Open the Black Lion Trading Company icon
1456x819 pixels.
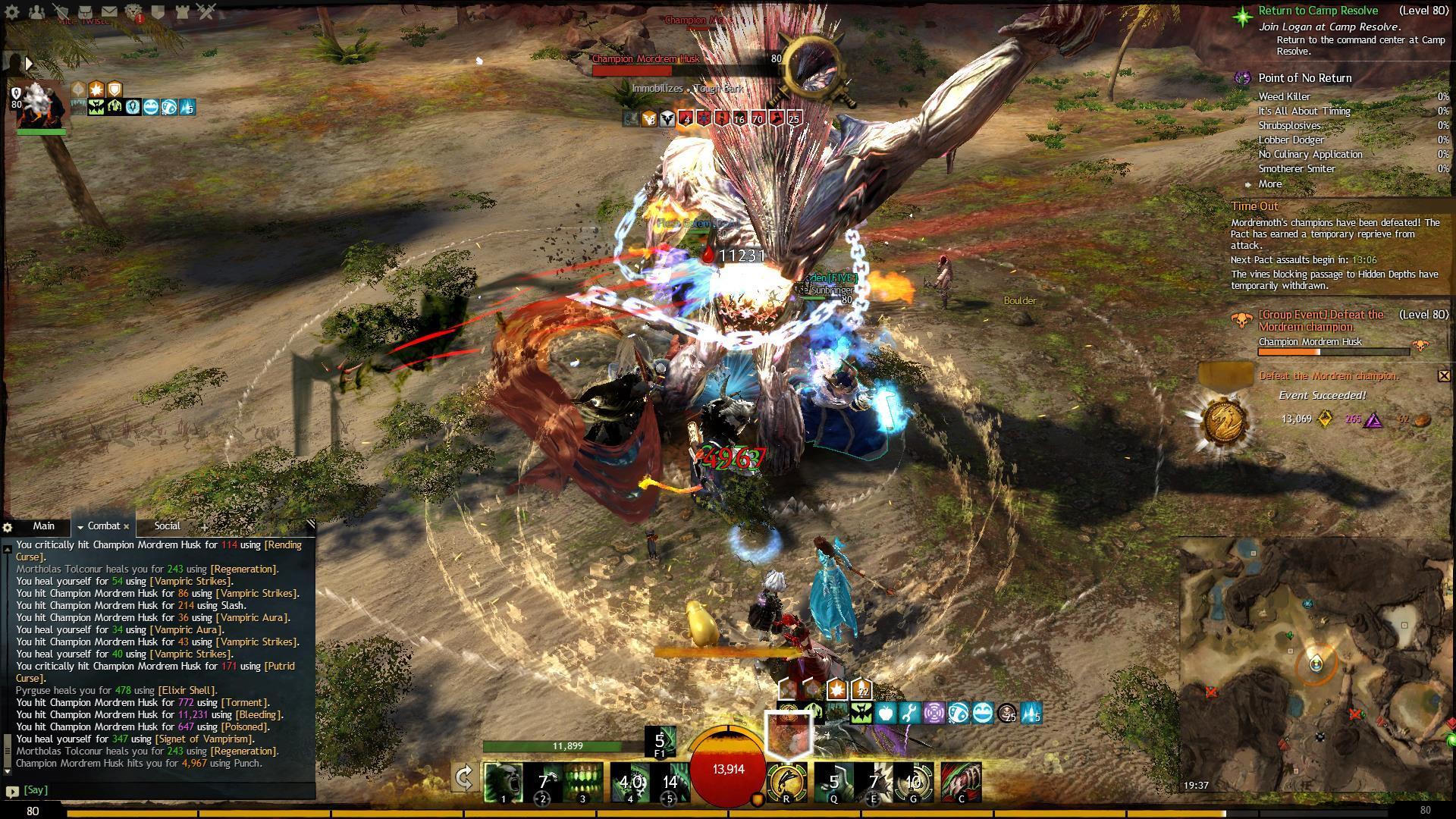click(x=133, y=12)
